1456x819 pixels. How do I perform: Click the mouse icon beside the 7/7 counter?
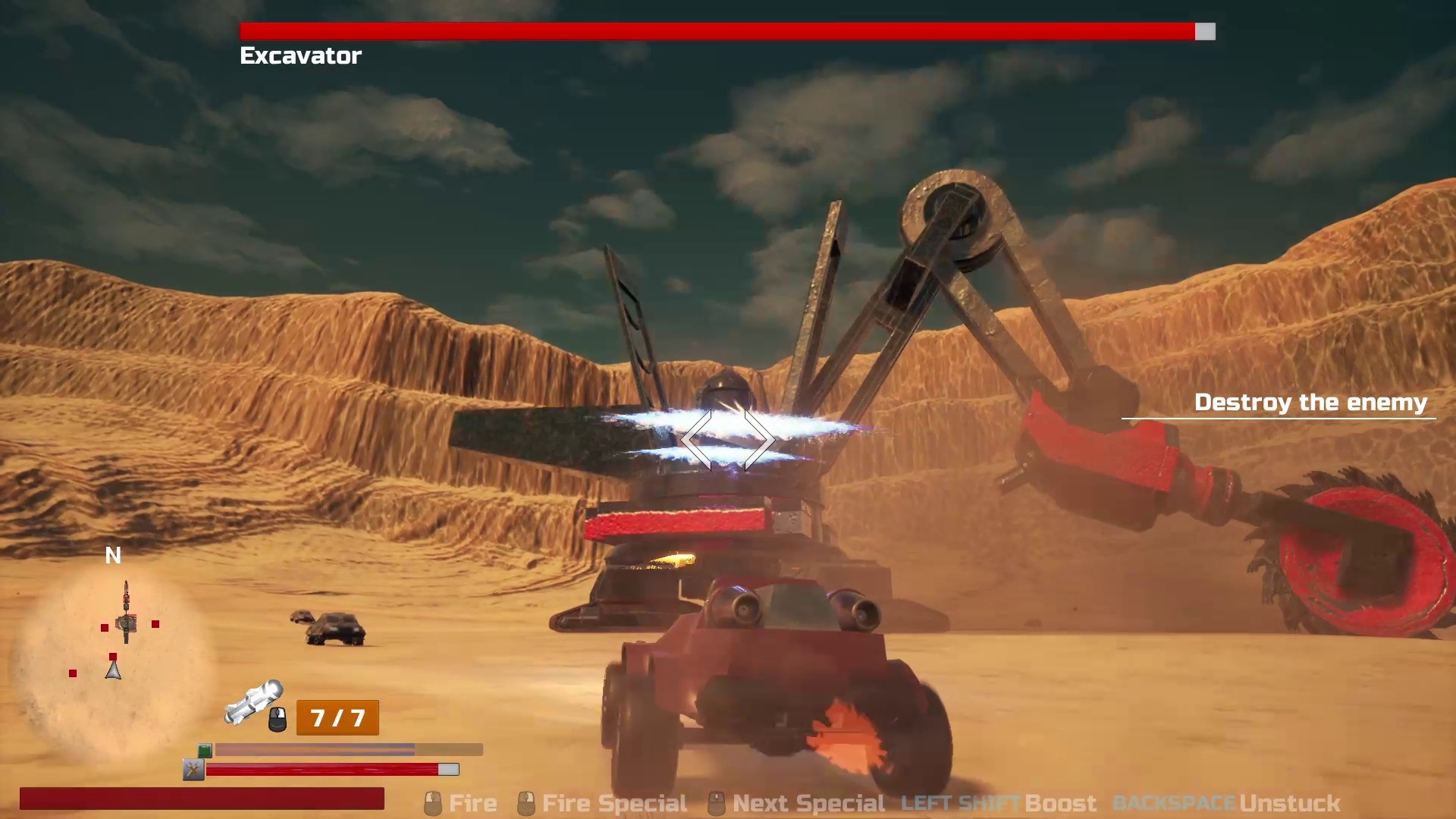click(x=278, y=720)
